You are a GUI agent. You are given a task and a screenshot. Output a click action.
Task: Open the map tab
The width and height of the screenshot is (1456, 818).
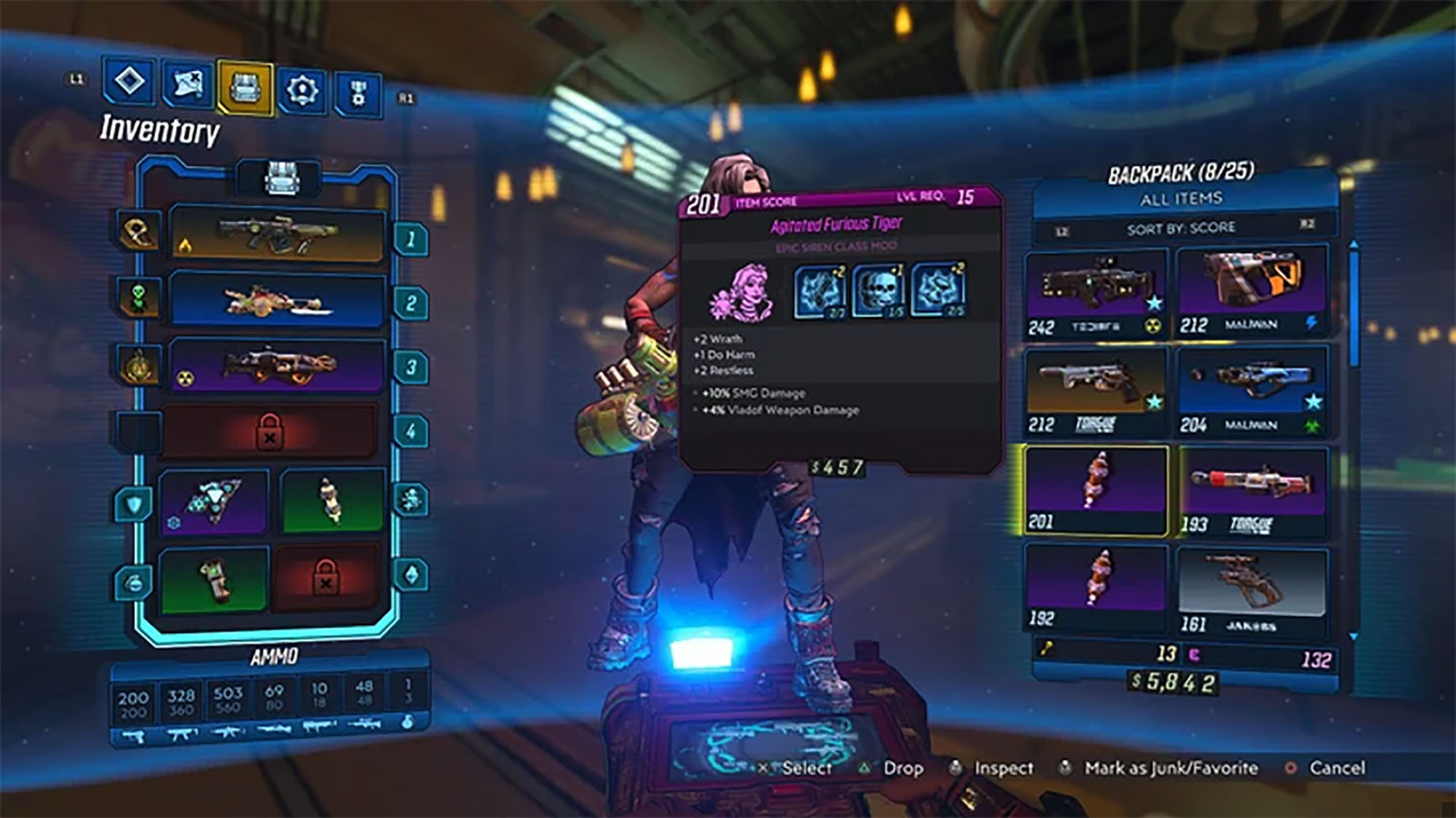(x=187, y=84)
